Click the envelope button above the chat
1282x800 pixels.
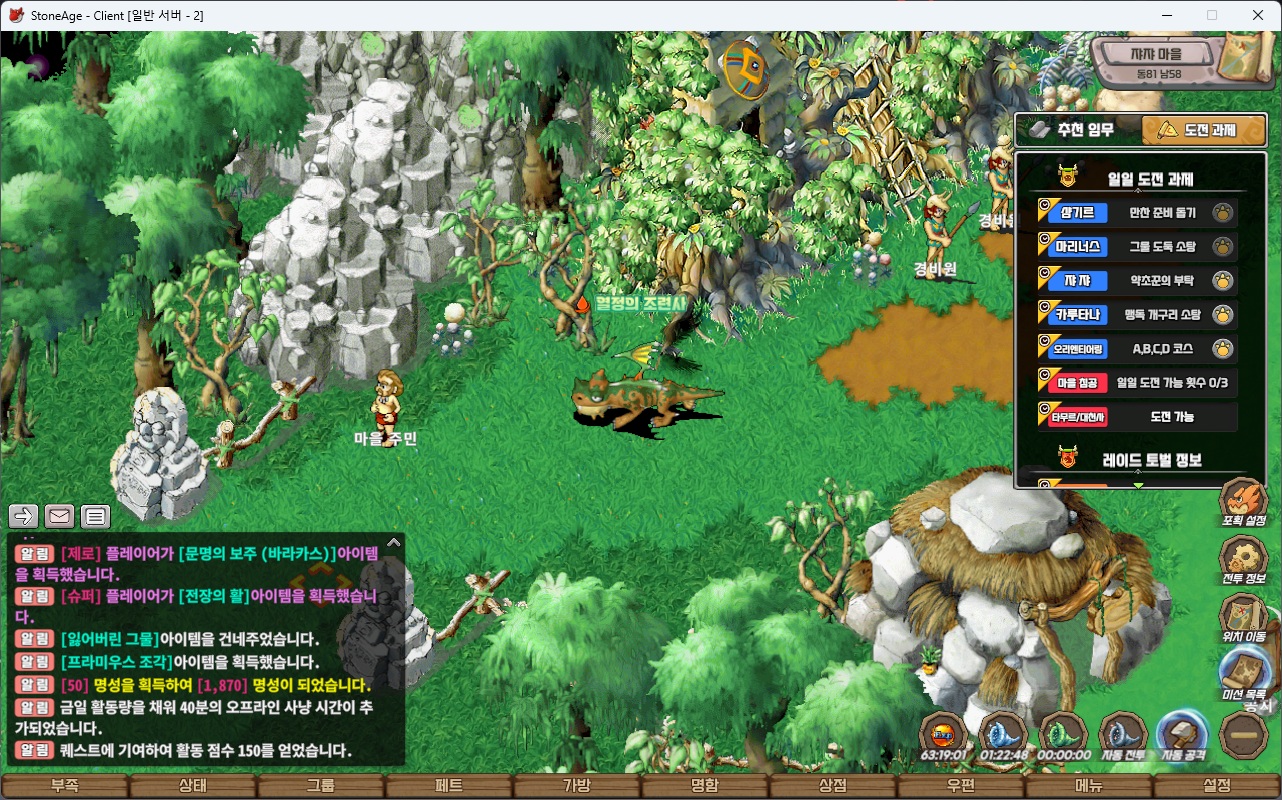59,516
